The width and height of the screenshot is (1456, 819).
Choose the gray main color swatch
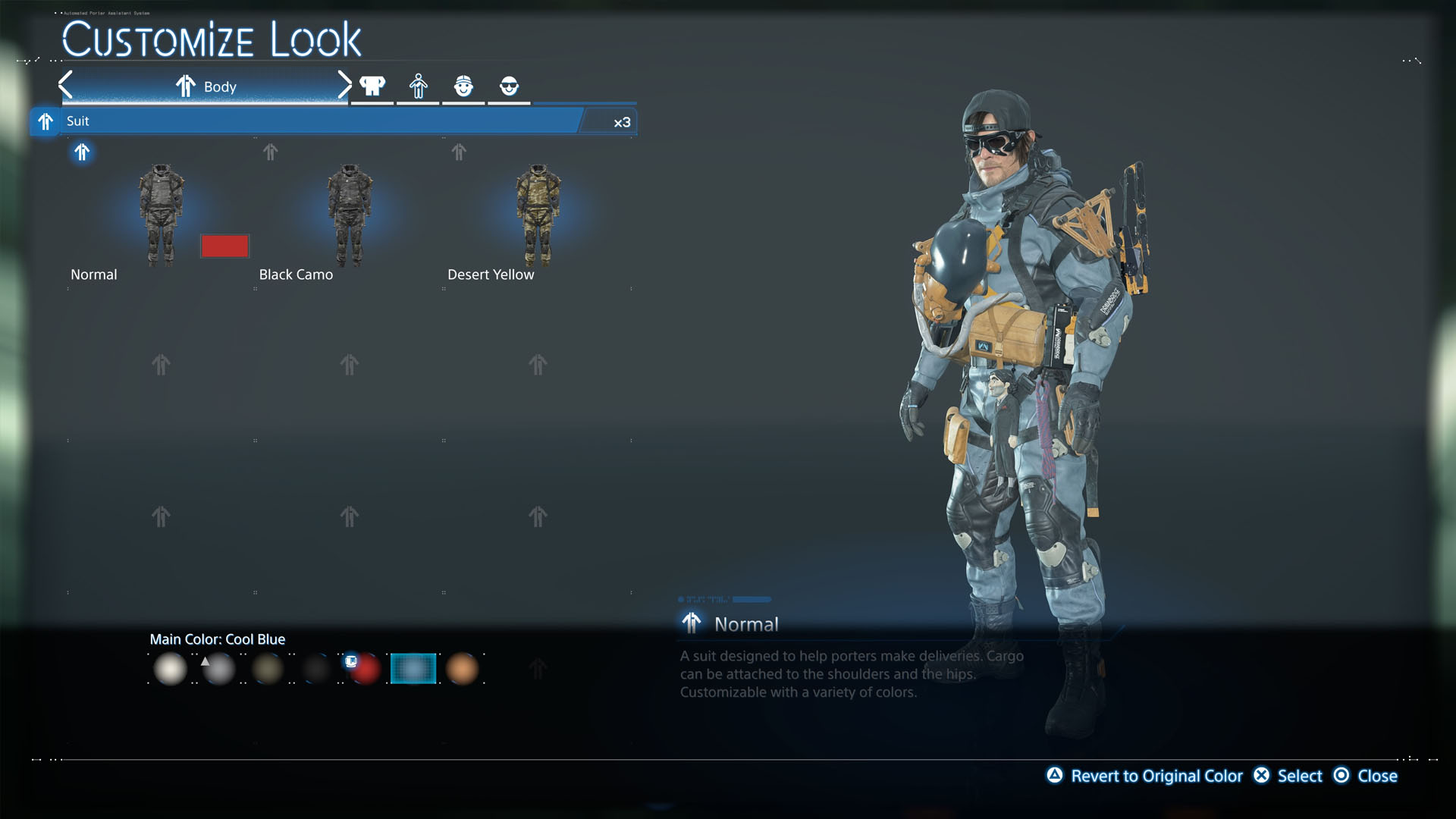[x=219, y=669]
